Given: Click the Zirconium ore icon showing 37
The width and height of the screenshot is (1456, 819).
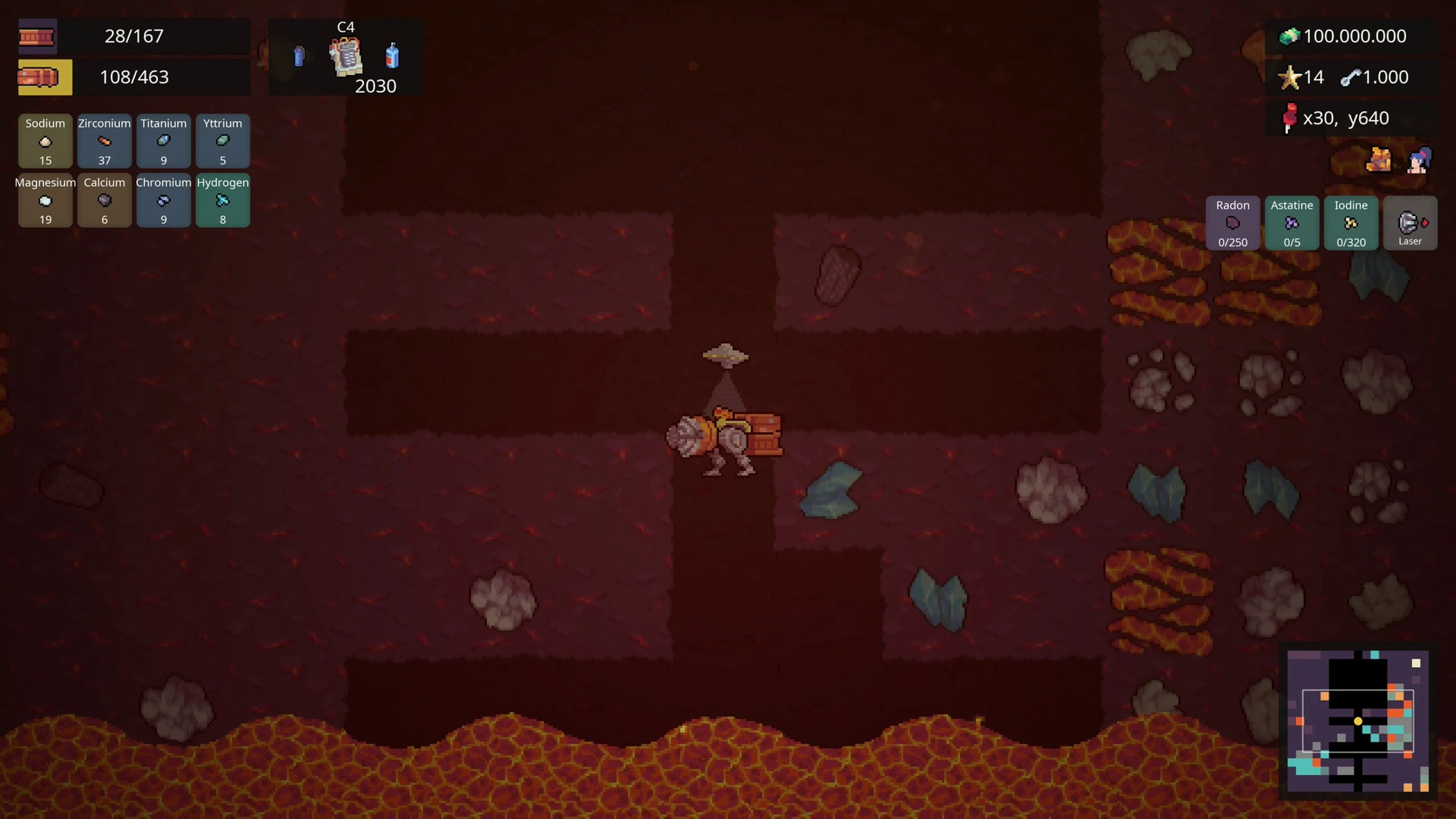Looking at the screenshot, I should (104, 141).
